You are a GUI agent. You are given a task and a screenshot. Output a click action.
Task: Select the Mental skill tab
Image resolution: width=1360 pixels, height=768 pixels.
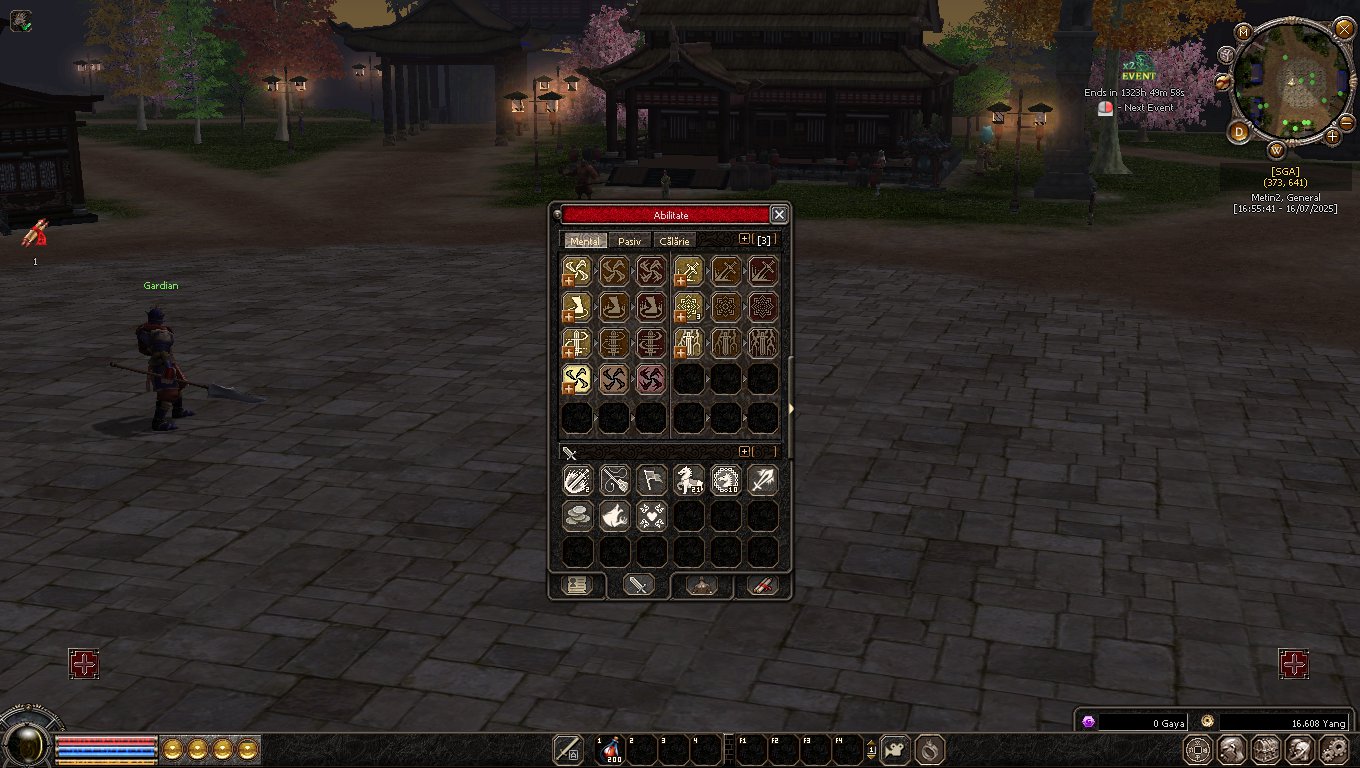click(x=585, y=241)
